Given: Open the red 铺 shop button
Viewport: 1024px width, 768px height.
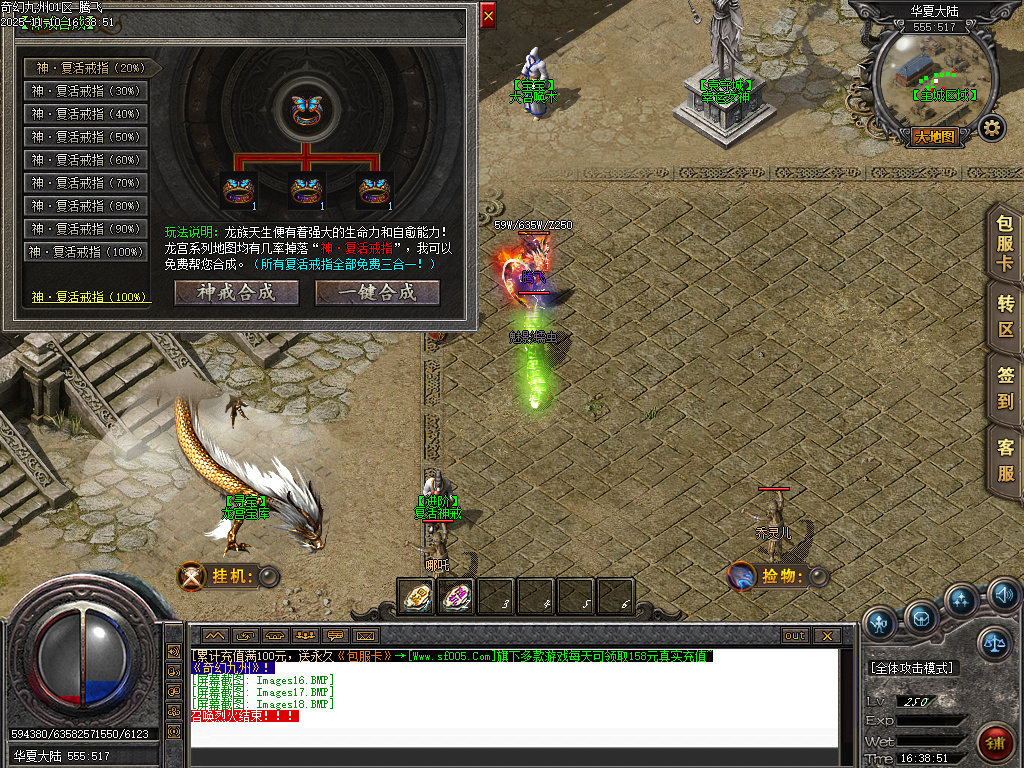Looking at the screenshot, I should pos(995,744).
